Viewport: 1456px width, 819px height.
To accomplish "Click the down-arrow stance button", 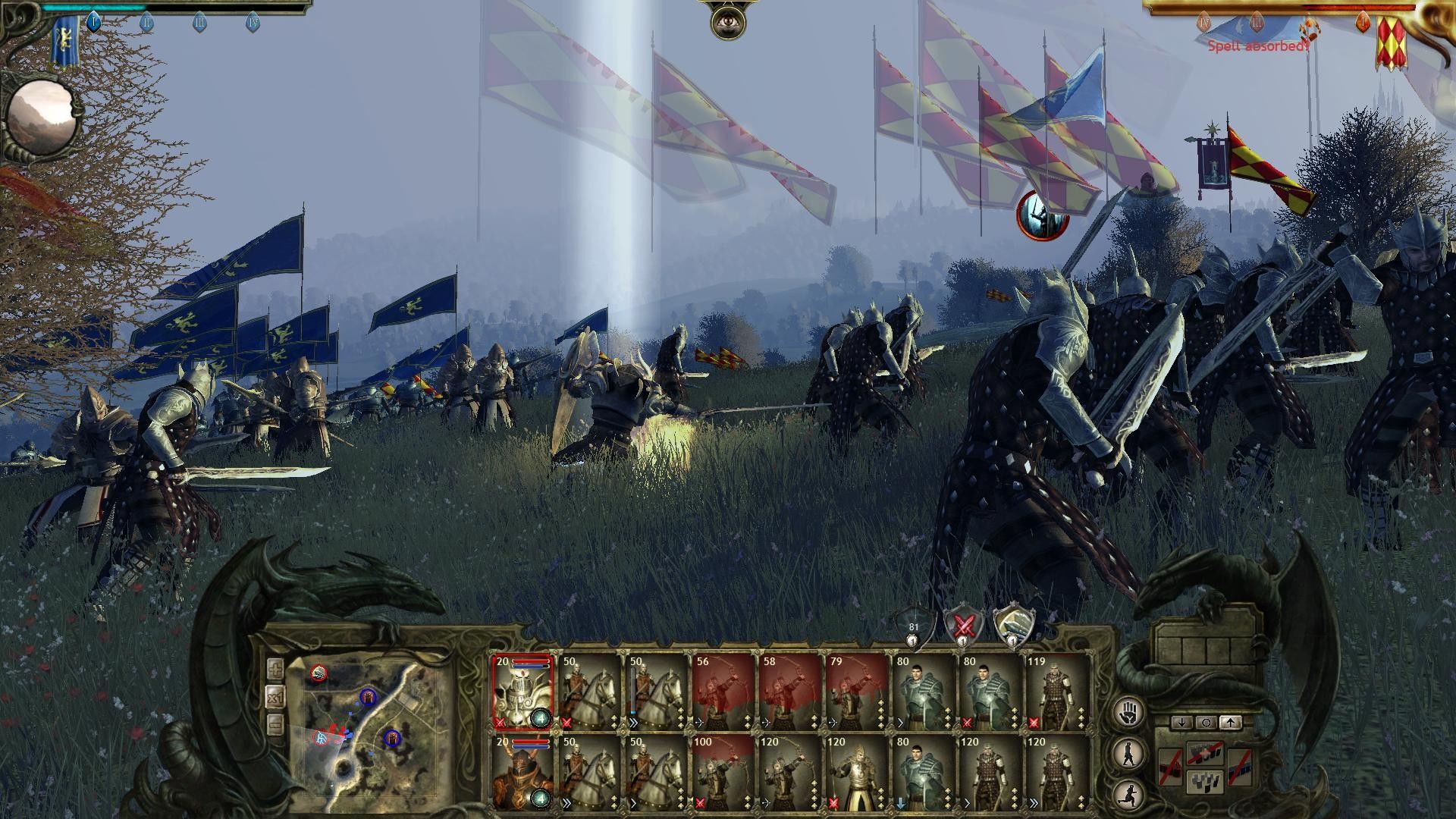I will (x=1181, y=723).
